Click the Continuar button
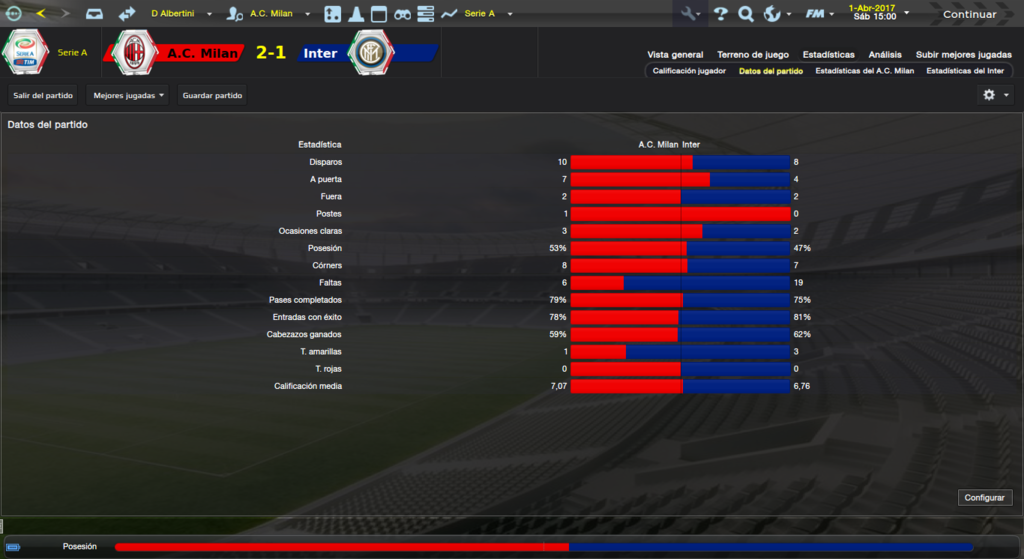Image resolution: width=1024 pixels, height=559 pixels. click(968, 14)
